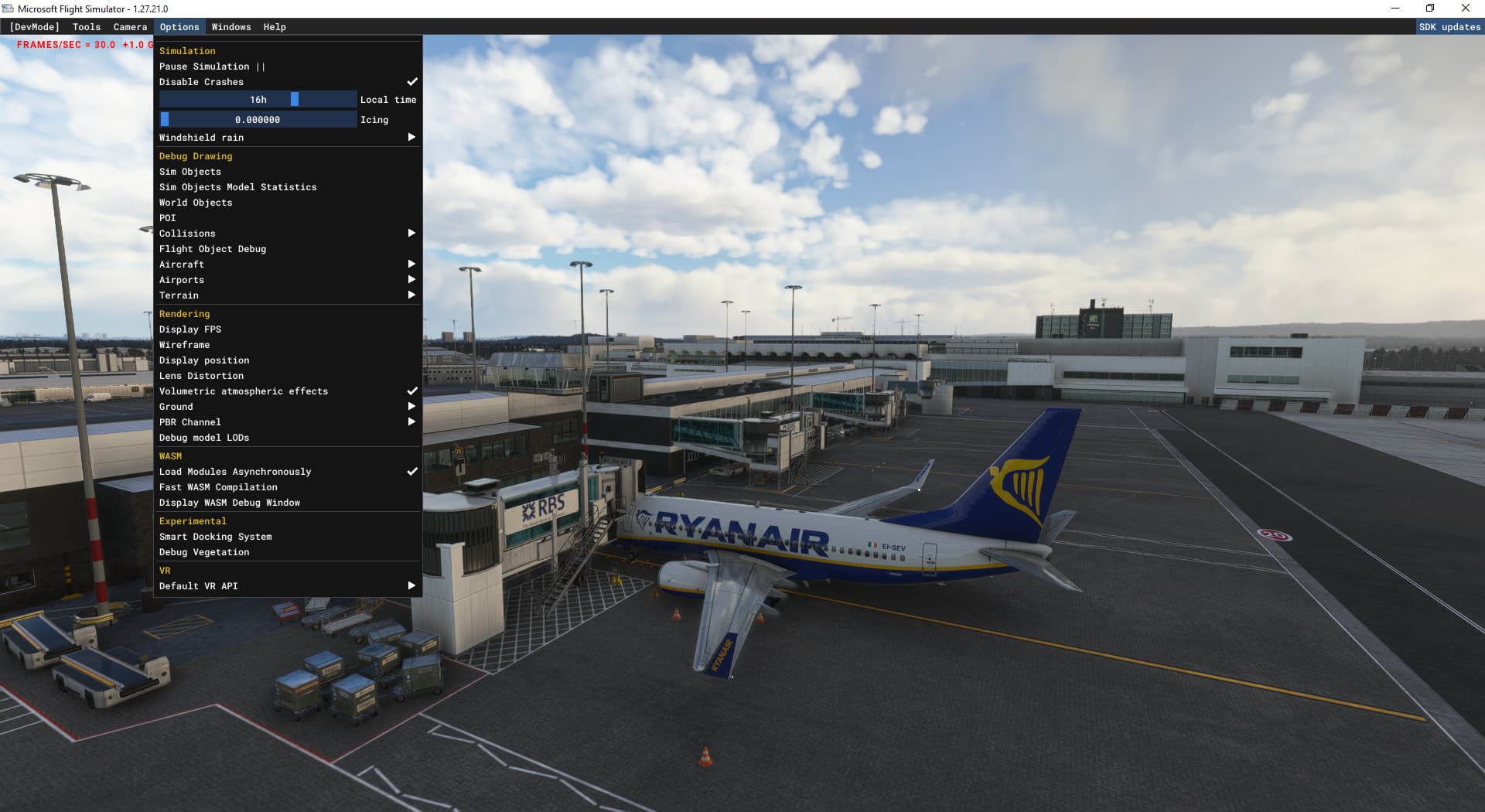Click the Icing value field

[x=258, y=119]
